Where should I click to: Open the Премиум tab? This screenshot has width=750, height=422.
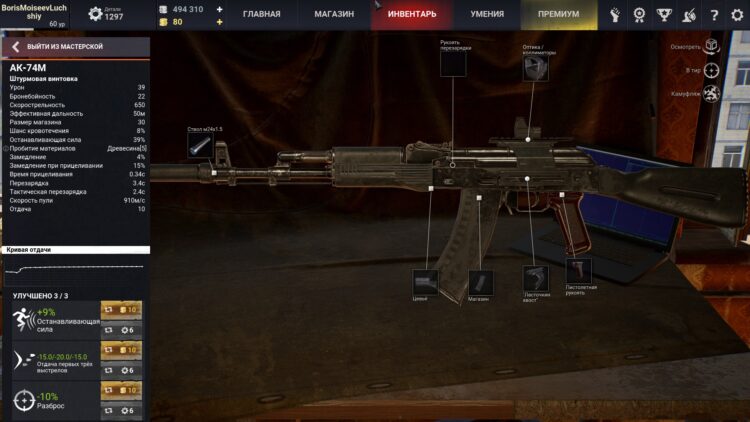(558, 15)
